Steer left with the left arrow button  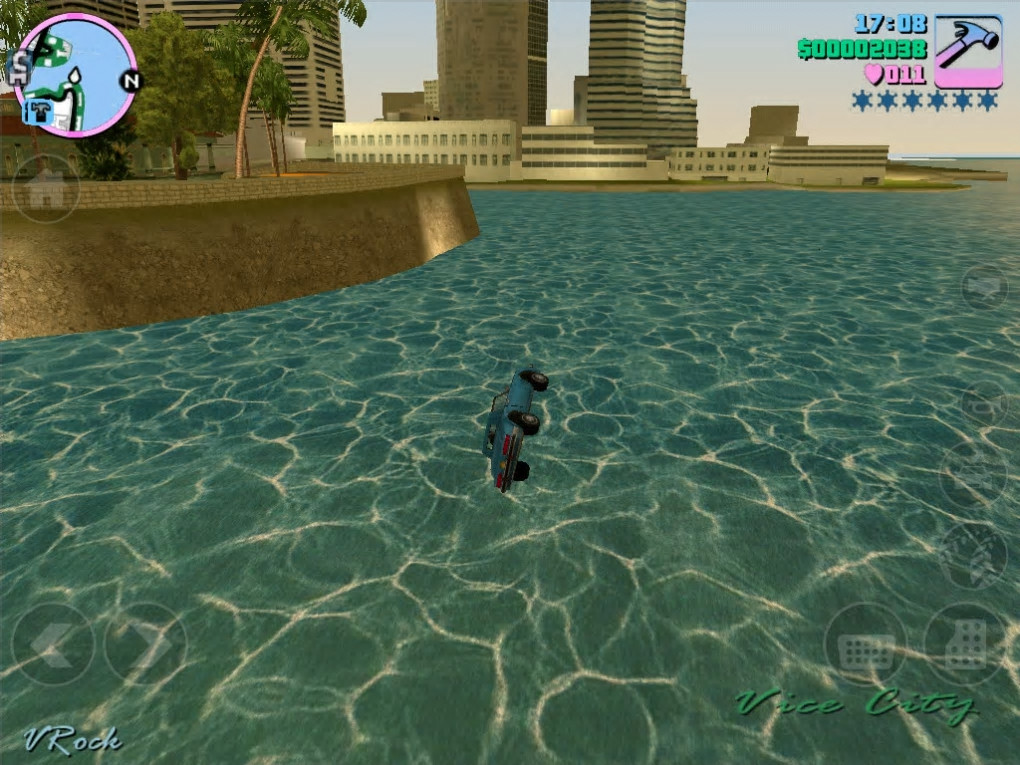(52, 644)
